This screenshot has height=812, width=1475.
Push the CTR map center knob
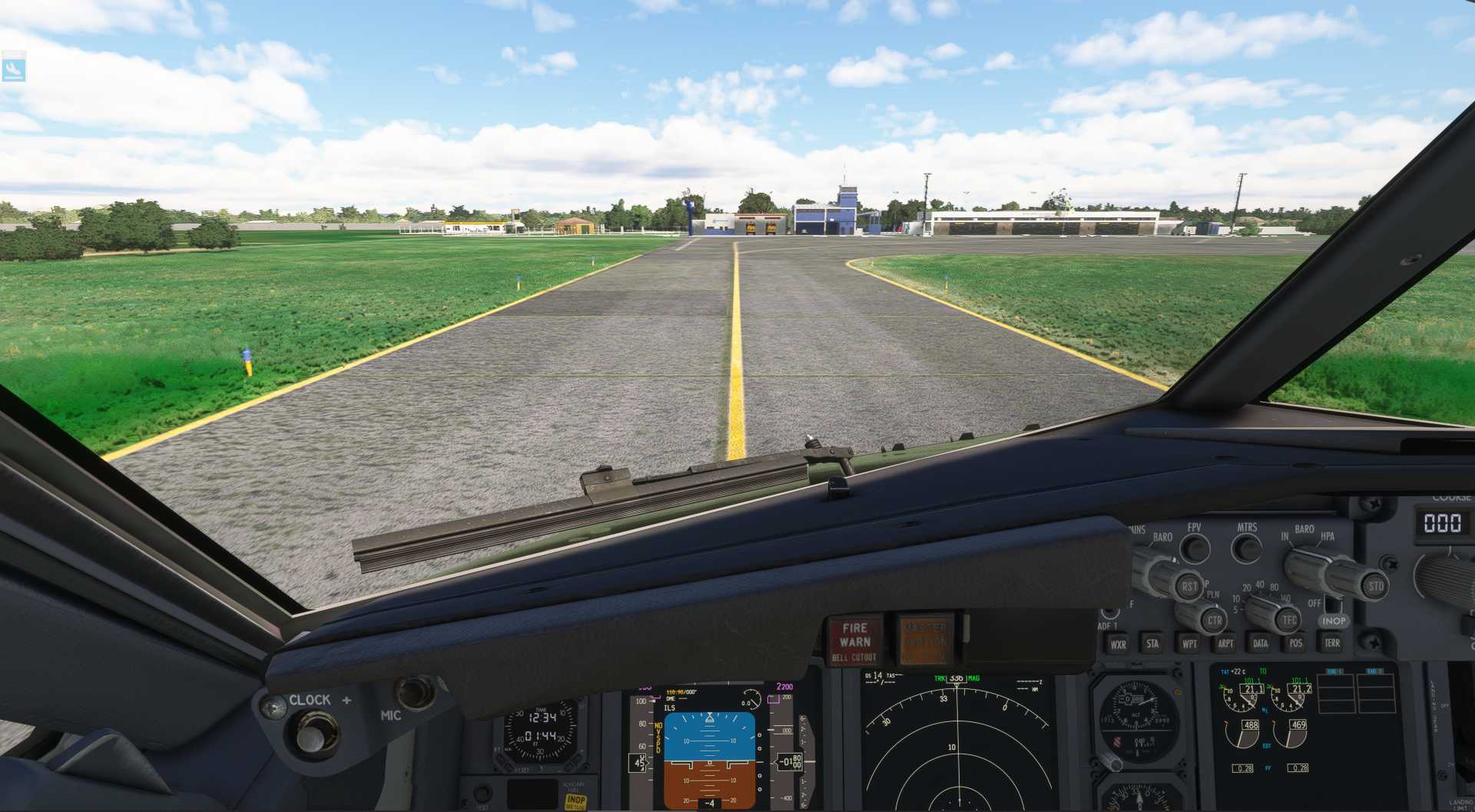click(x=1214, y=620)
